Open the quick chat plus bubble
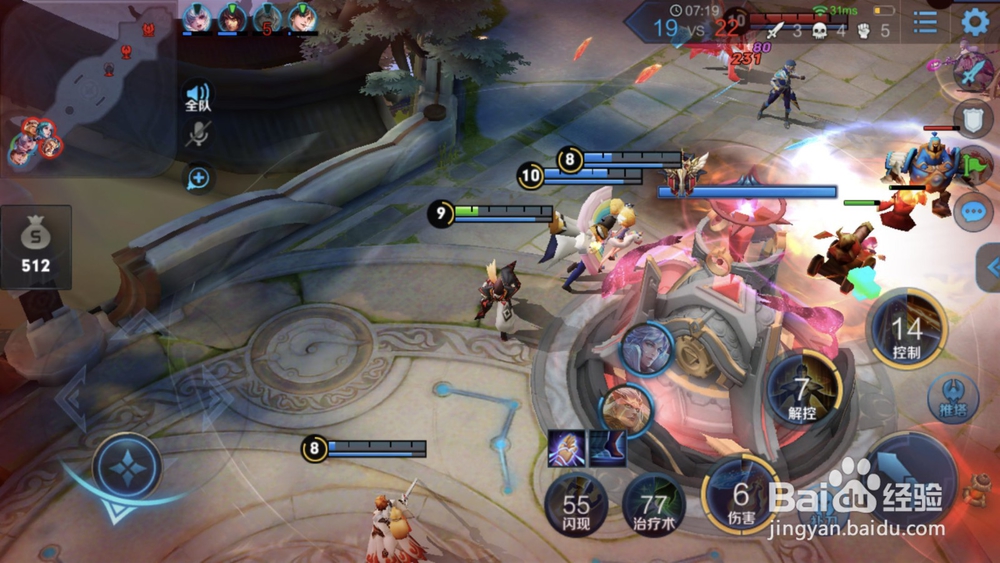Image resolution: width=1000 pixels, height=563 pixels. 198,178
